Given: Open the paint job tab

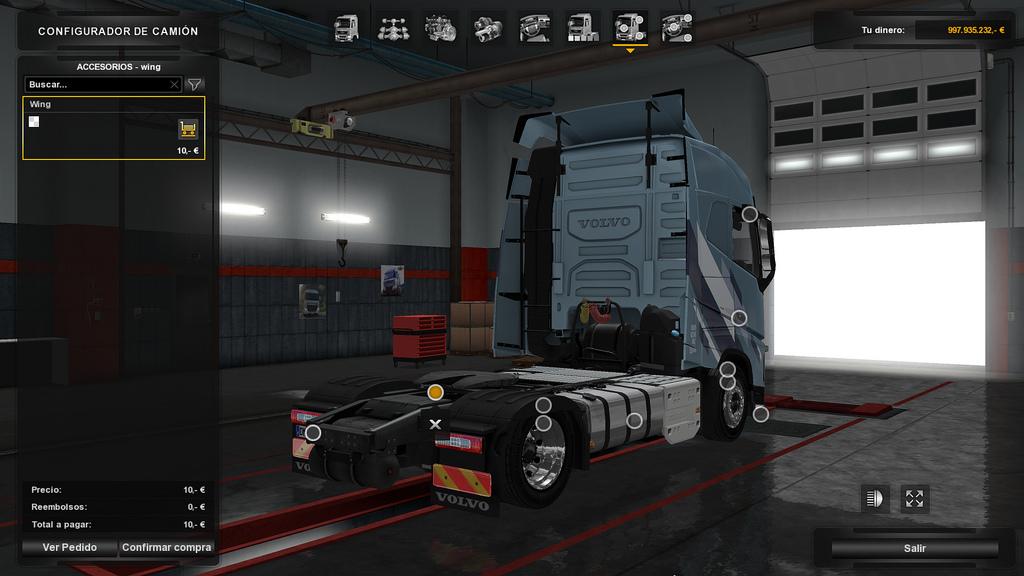Looking at the screenshot, I should (582, 27).
